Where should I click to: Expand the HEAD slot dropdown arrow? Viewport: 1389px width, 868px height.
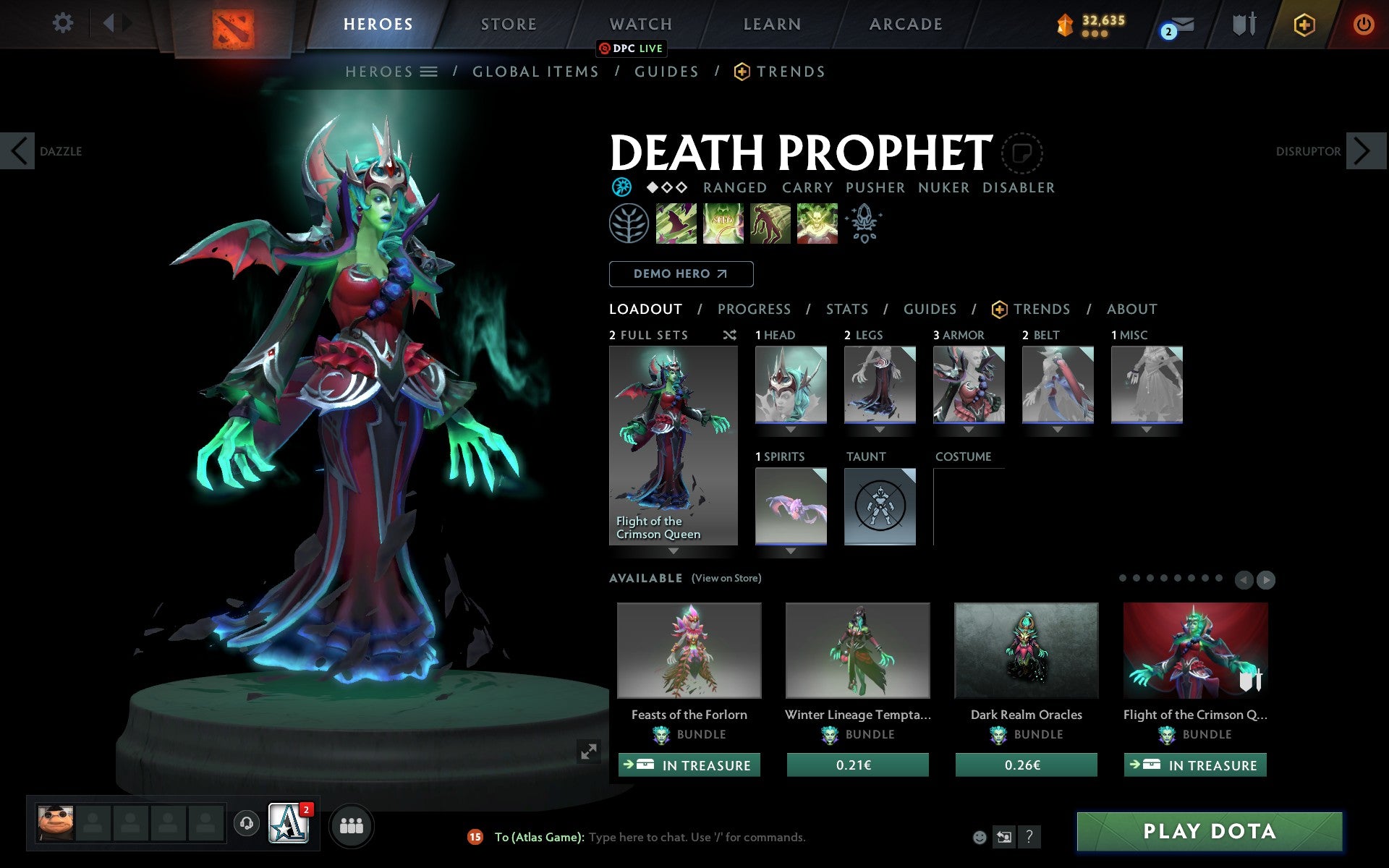[789, 428]
